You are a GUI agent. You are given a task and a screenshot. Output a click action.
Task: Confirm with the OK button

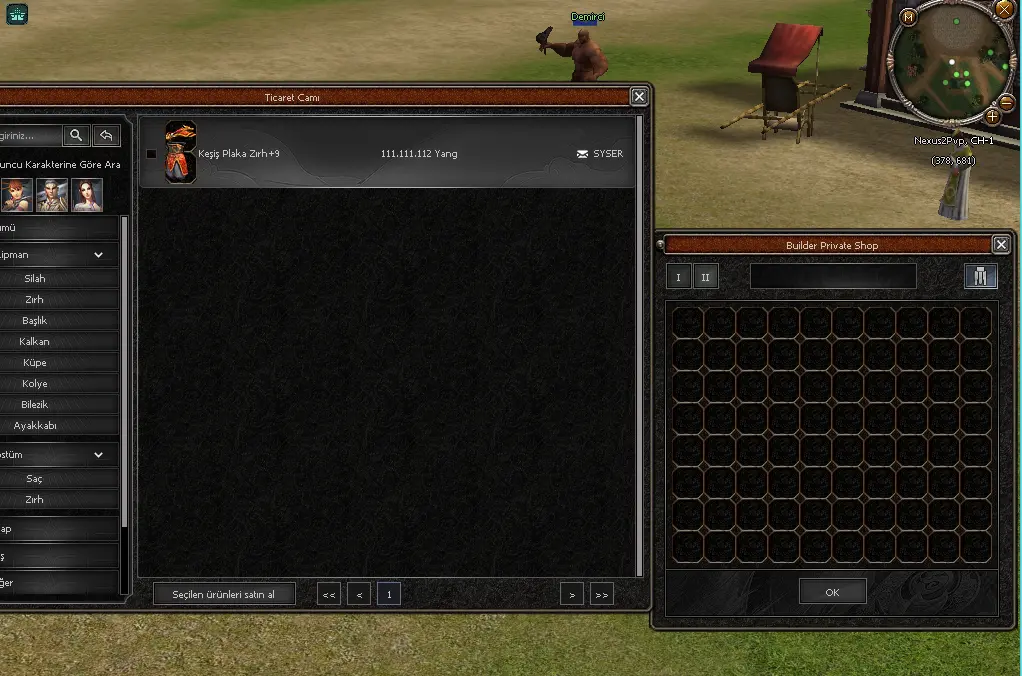click(x=832, y=591)
